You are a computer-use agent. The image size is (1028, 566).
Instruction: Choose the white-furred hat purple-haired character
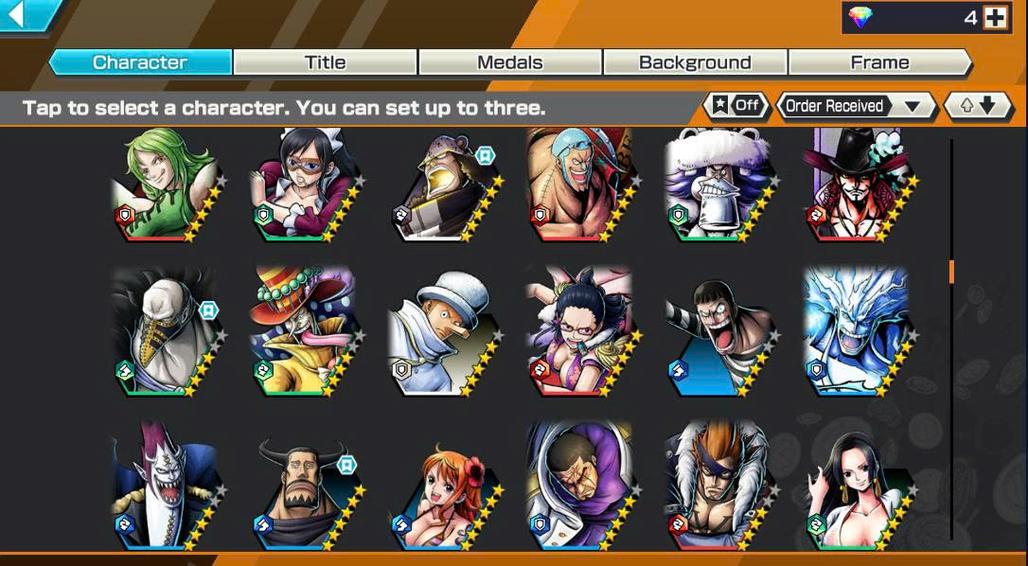pyautogui.click(x=717, y=187)
